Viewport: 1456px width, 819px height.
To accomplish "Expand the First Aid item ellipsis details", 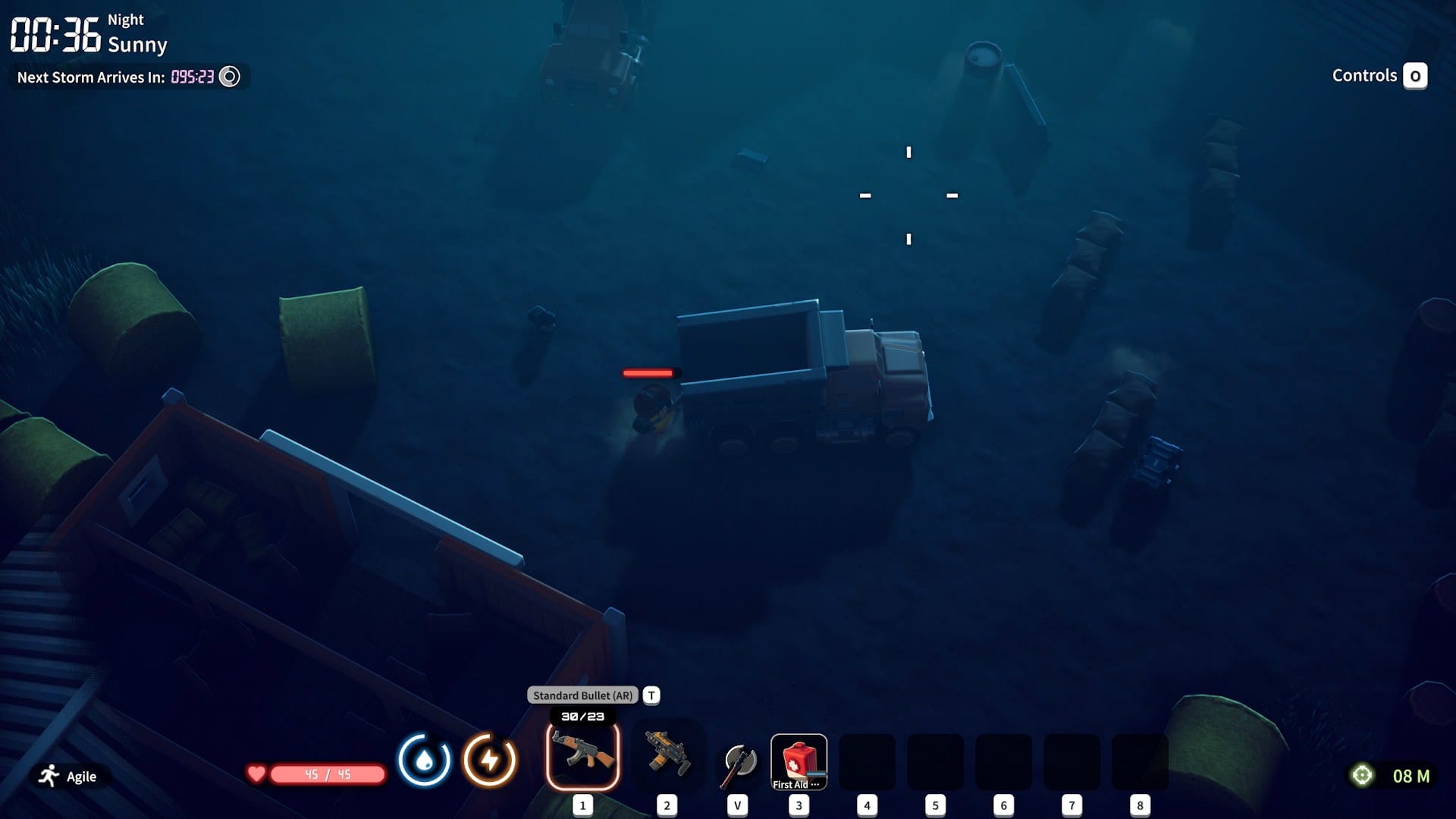I will pyautogui.click(x=814, y=786).
